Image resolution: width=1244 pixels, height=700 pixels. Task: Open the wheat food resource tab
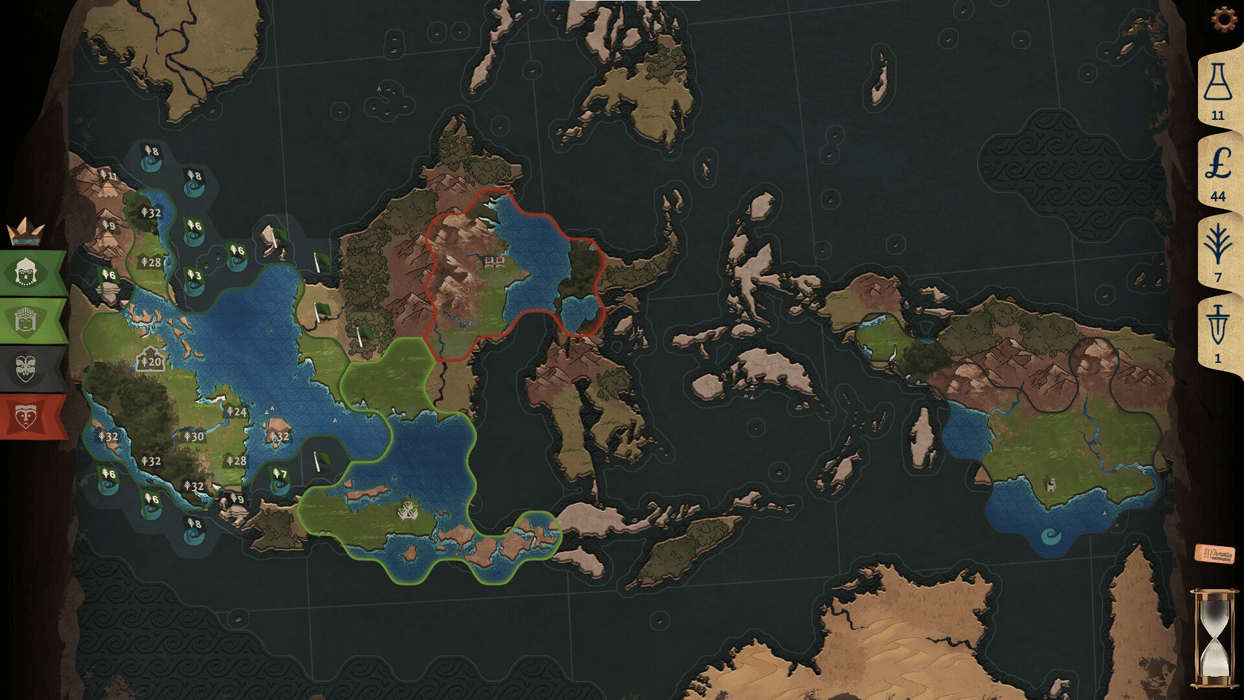coord(1217,253)
